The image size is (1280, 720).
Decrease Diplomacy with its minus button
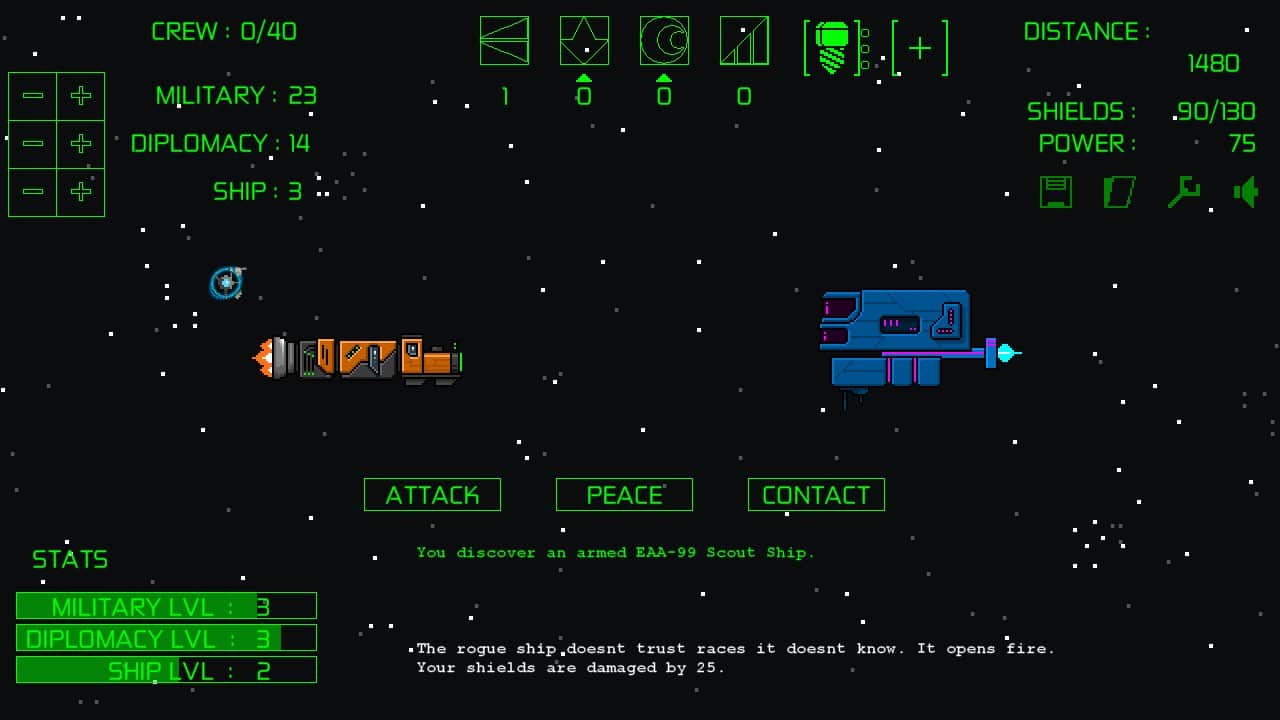click(32, 143)
